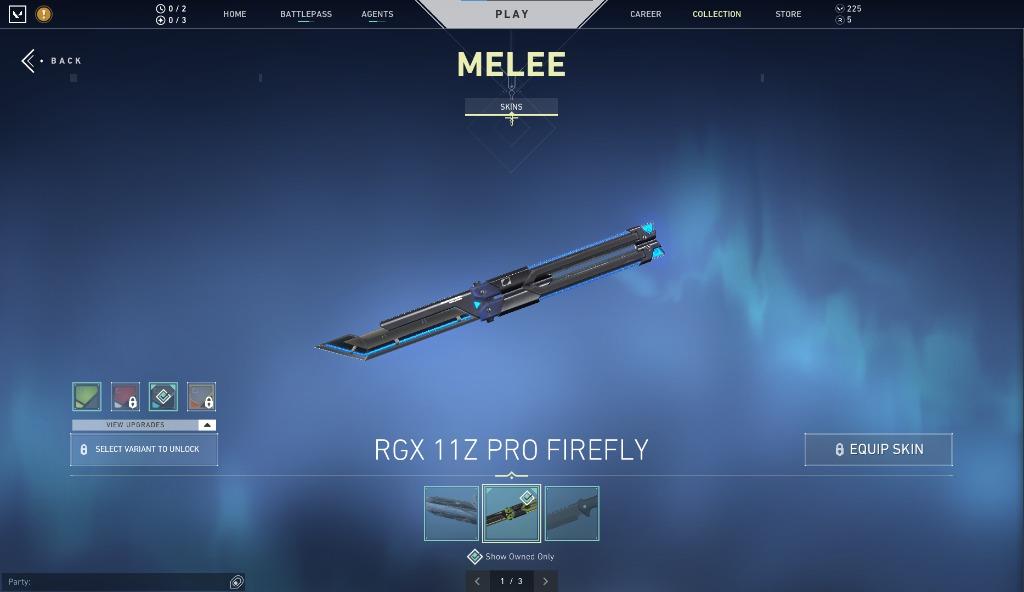Select the locked red variant swatch
This screenshot has width=1024, height=592.
point(125,397)
